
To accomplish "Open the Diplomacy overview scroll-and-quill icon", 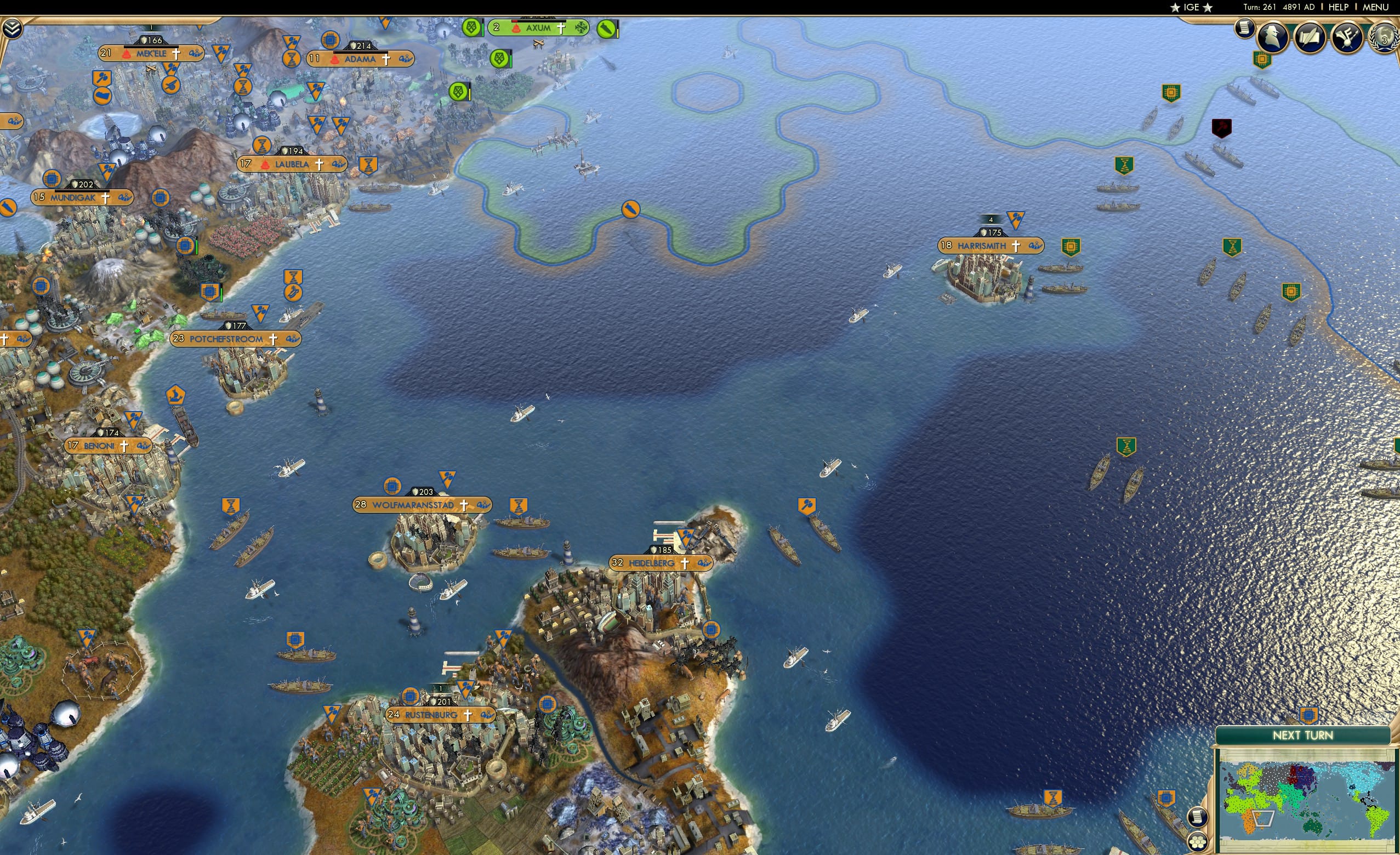I will point(1310,37).
